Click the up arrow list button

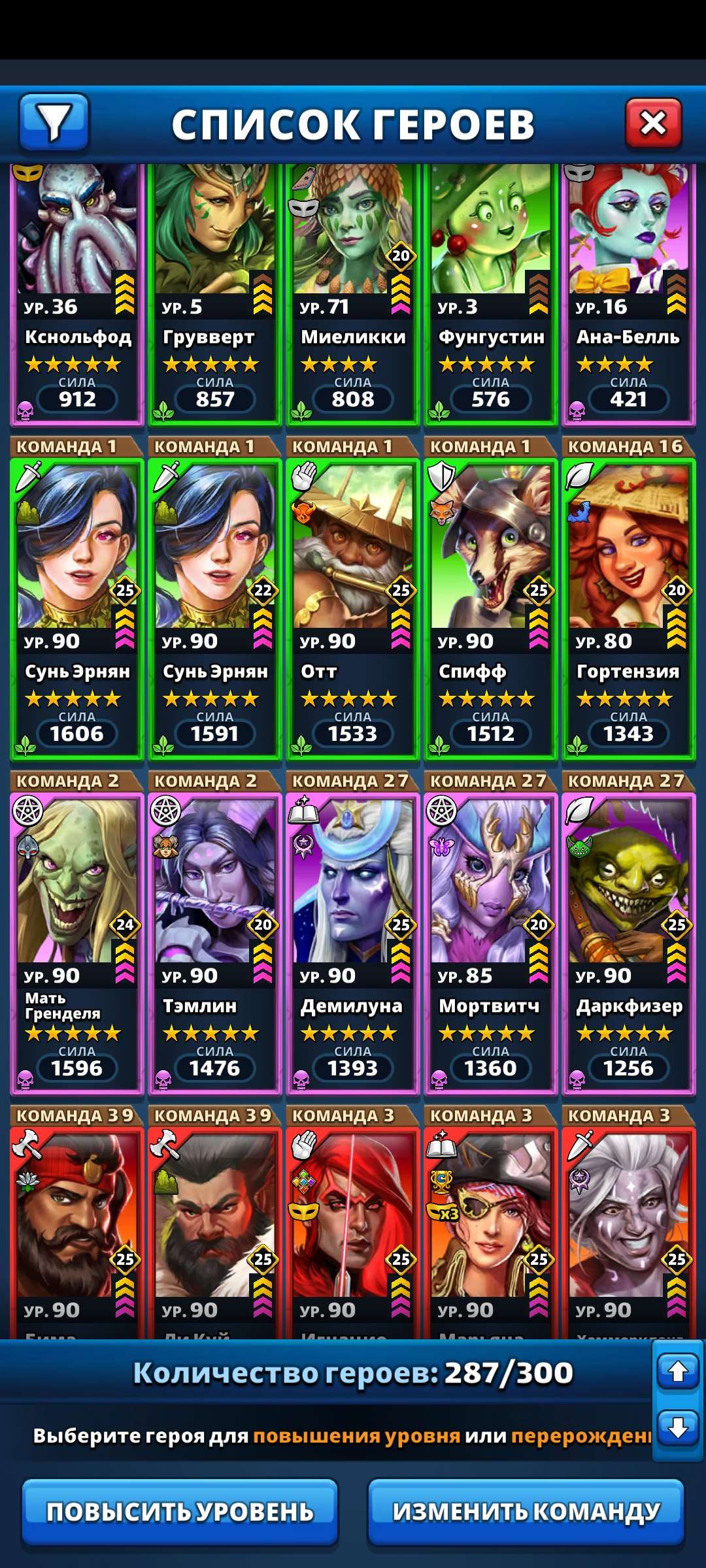(678, 1371)
